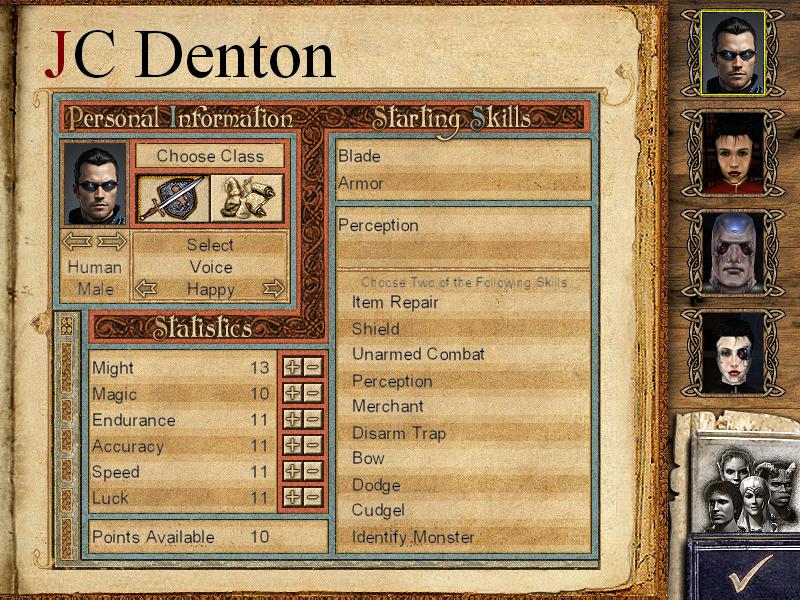This screenshot has width=800, height=600.
Task: Lower the Luck stat with minus
Action: pos(313,497)
